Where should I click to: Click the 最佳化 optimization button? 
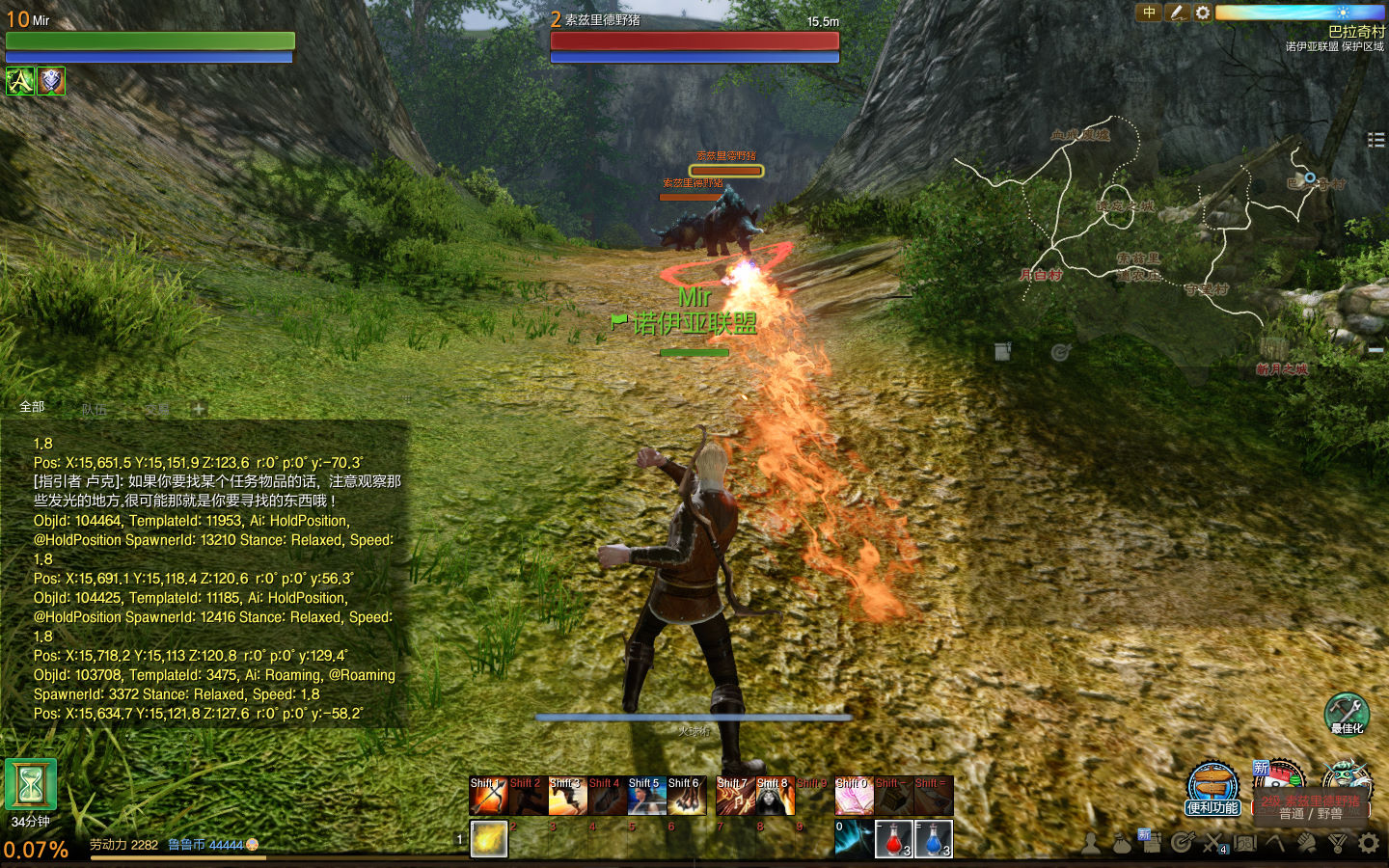click(1347, 714)
